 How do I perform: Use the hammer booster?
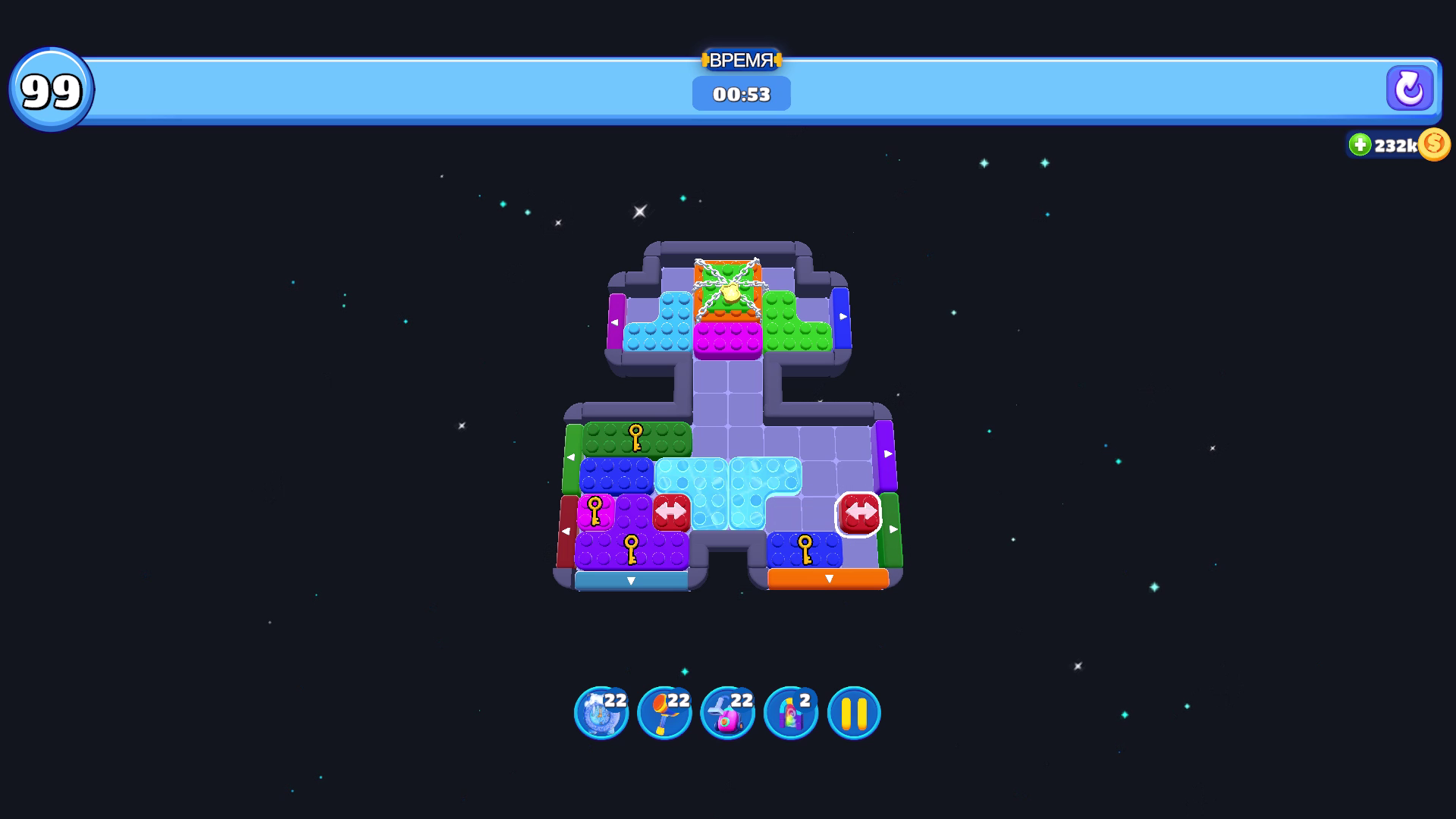click(x=665, y=711)
